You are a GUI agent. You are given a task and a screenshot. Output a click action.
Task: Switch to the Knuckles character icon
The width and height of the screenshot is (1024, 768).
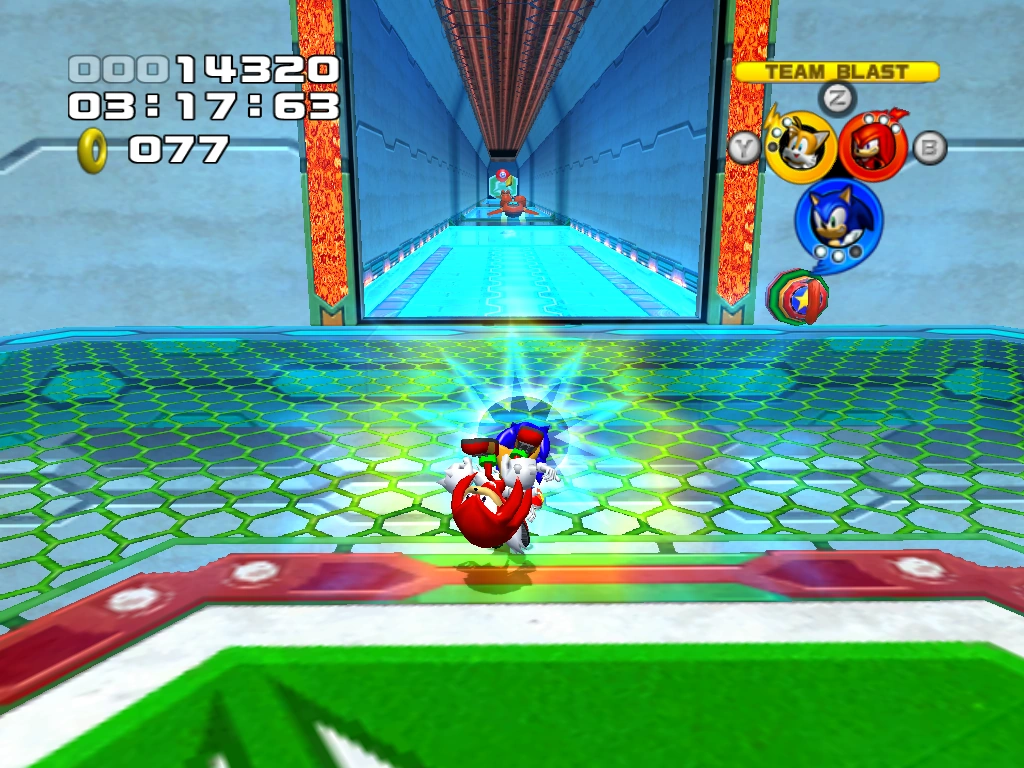(x=873, y=146)
